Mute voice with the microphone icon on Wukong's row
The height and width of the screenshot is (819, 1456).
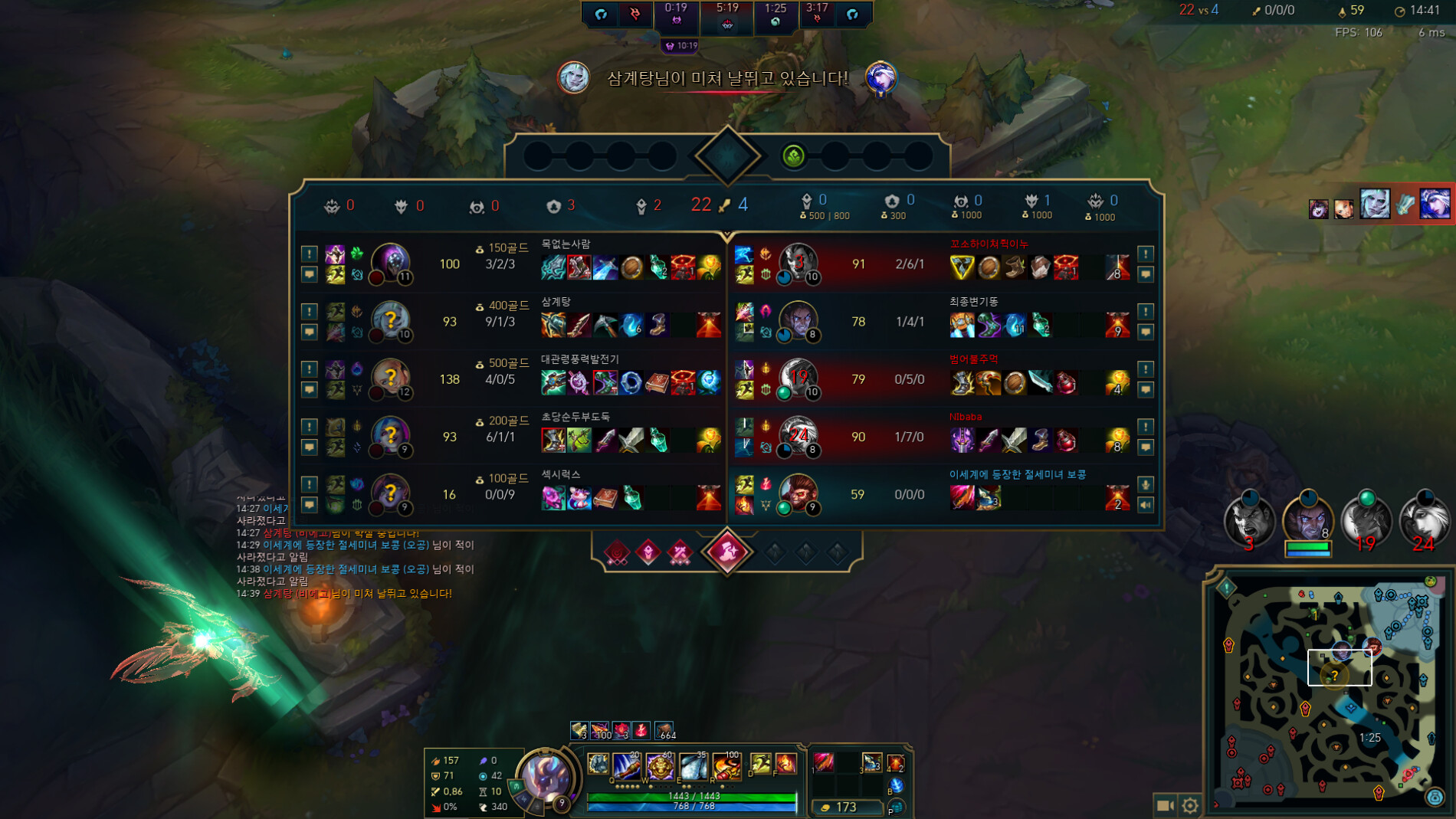coord(1146,484)
